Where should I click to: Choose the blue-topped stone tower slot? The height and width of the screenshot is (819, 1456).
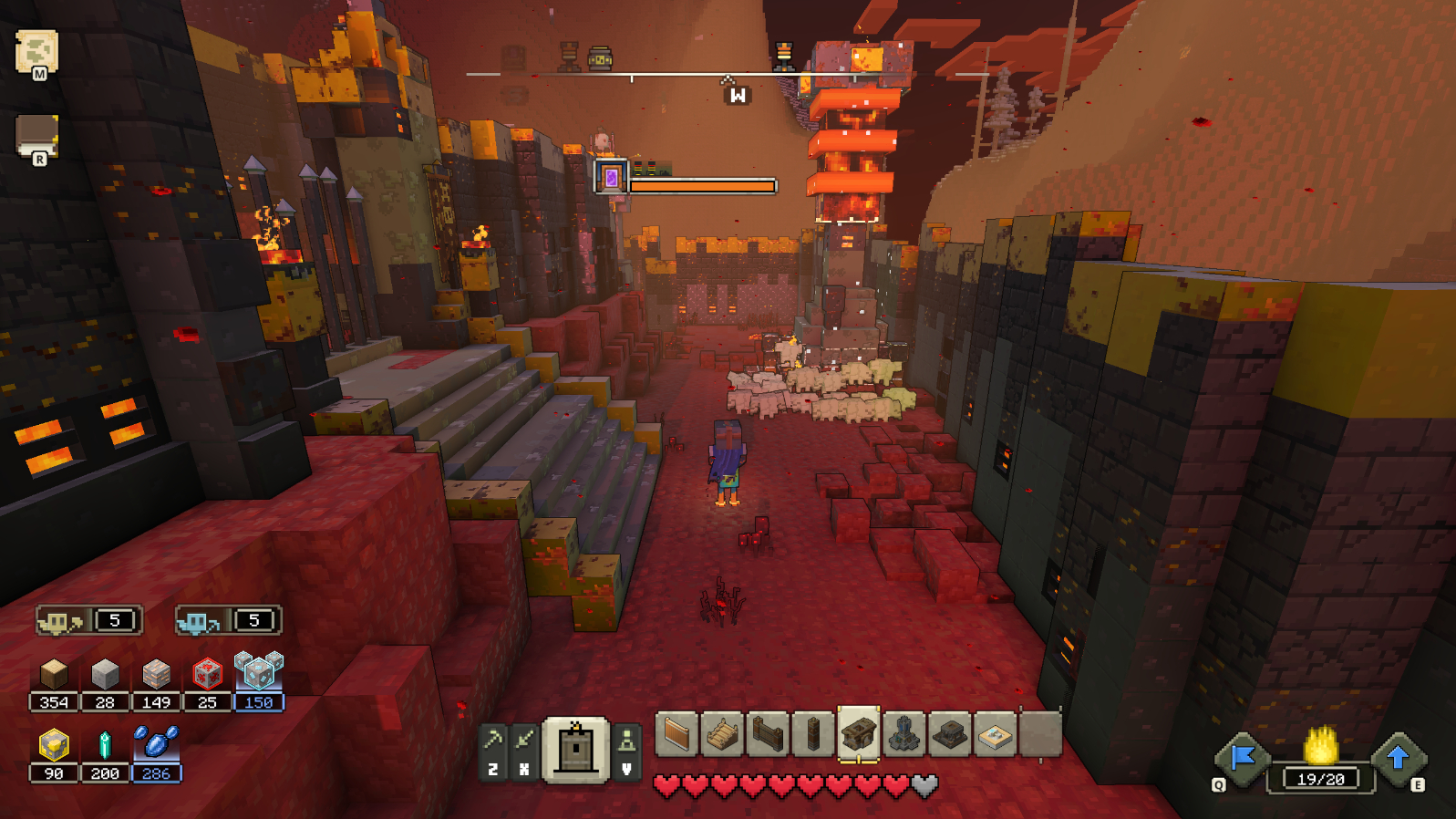pos(904,734)
